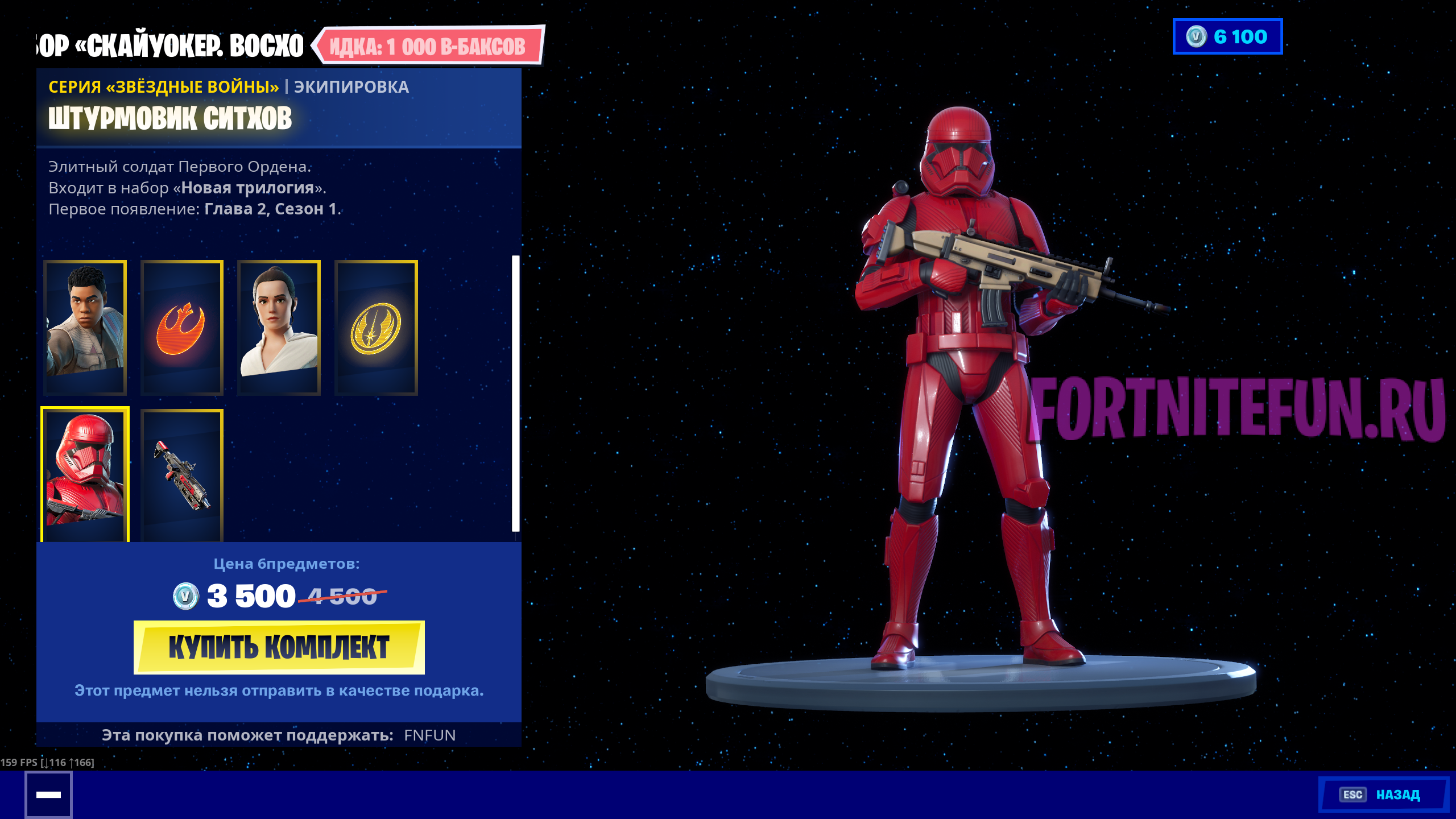This screenshot has width=1456, height=819.
Task: Pick the gold Jedi Order emblem item
Action: pos(376,328)
